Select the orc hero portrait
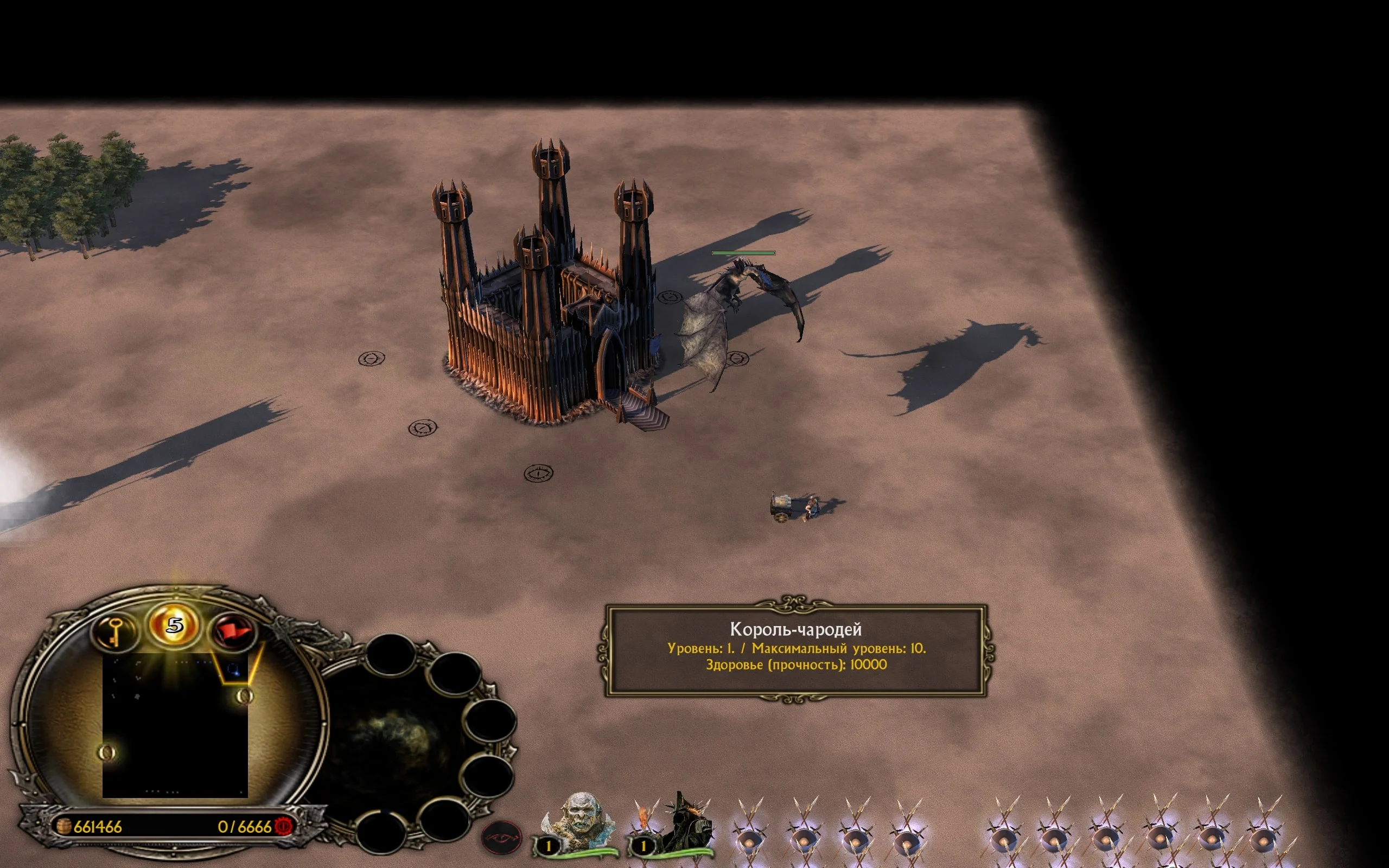1389x868 pixels. point(579,822)
